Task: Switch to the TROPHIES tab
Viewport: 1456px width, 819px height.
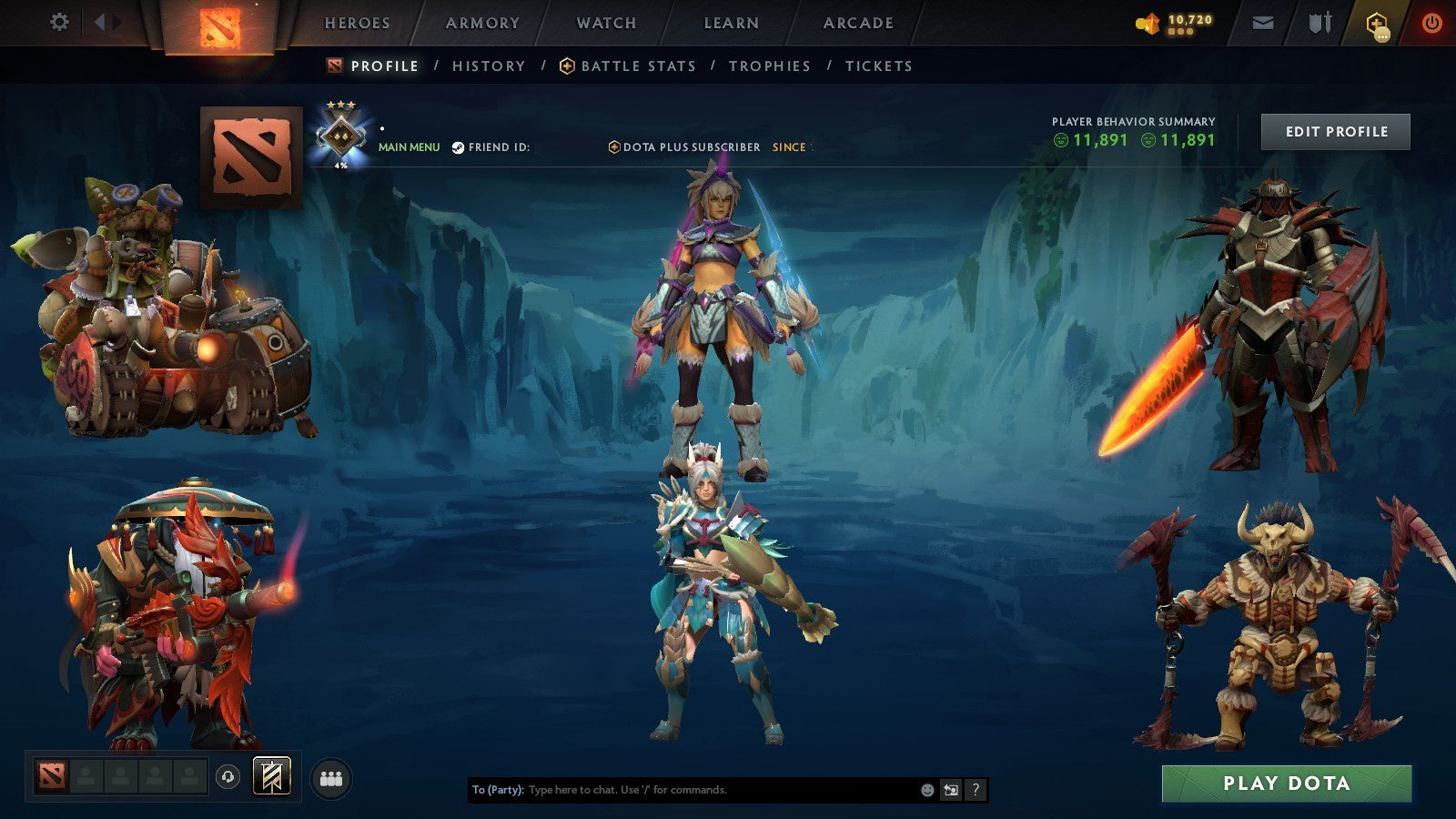Action: [x=767, y=66]
